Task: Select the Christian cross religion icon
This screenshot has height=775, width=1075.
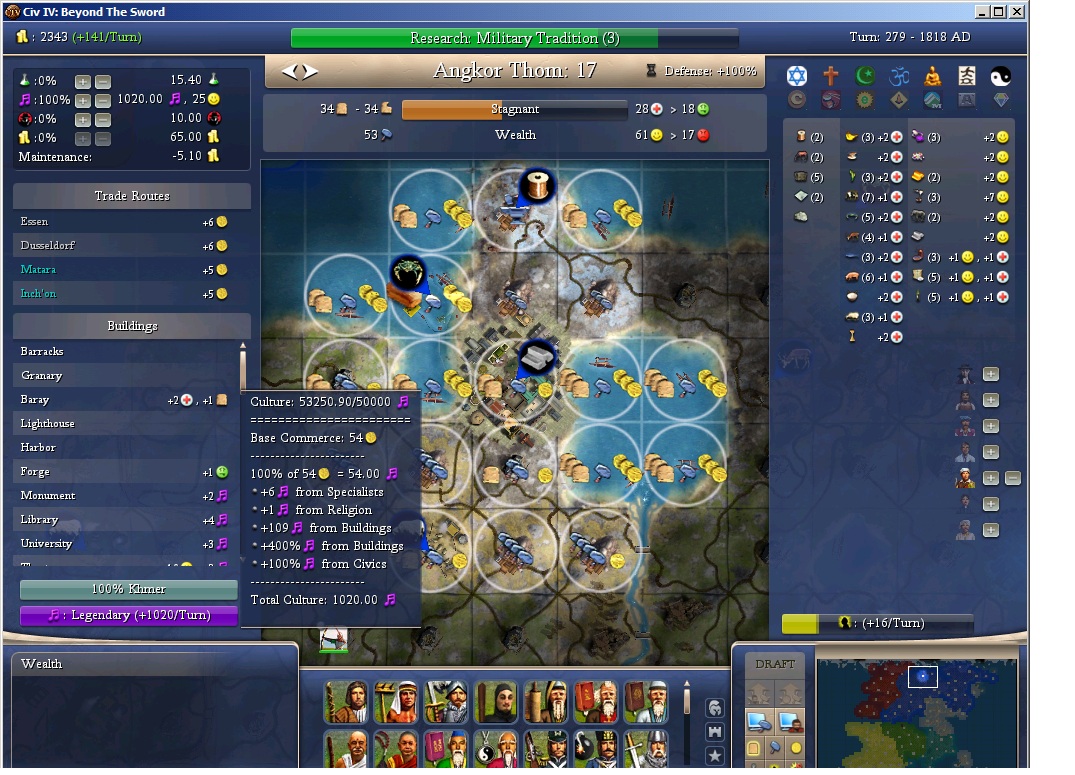Action: [831, 76]
